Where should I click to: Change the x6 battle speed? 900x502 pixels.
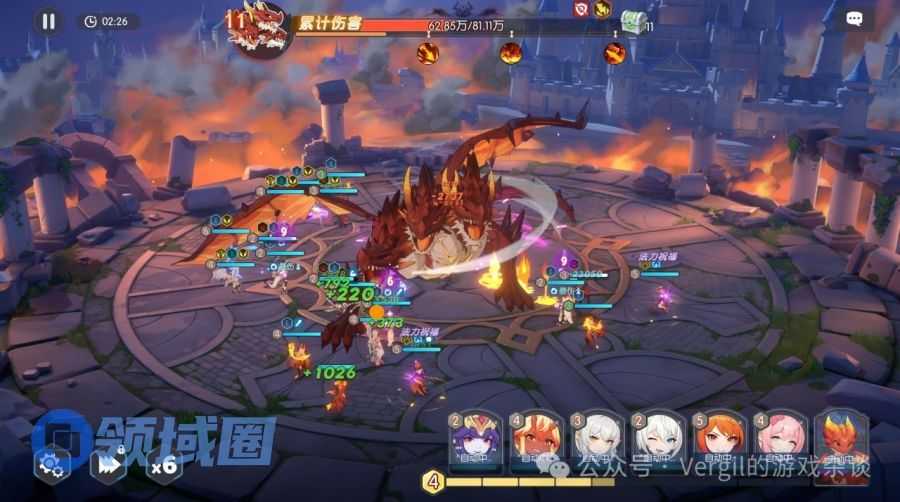163,463
